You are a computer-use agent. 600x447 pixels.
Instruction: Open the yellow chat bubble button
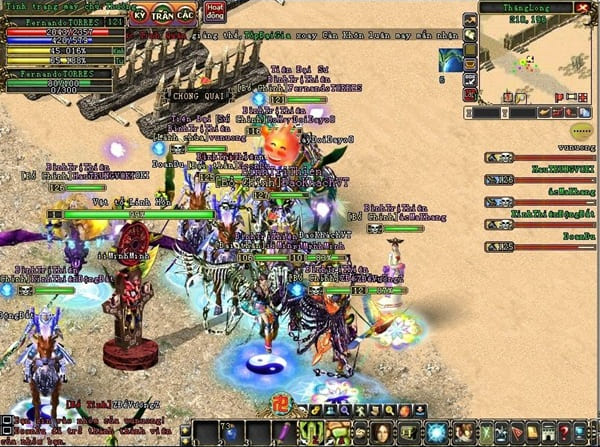(x=581, y=131)
